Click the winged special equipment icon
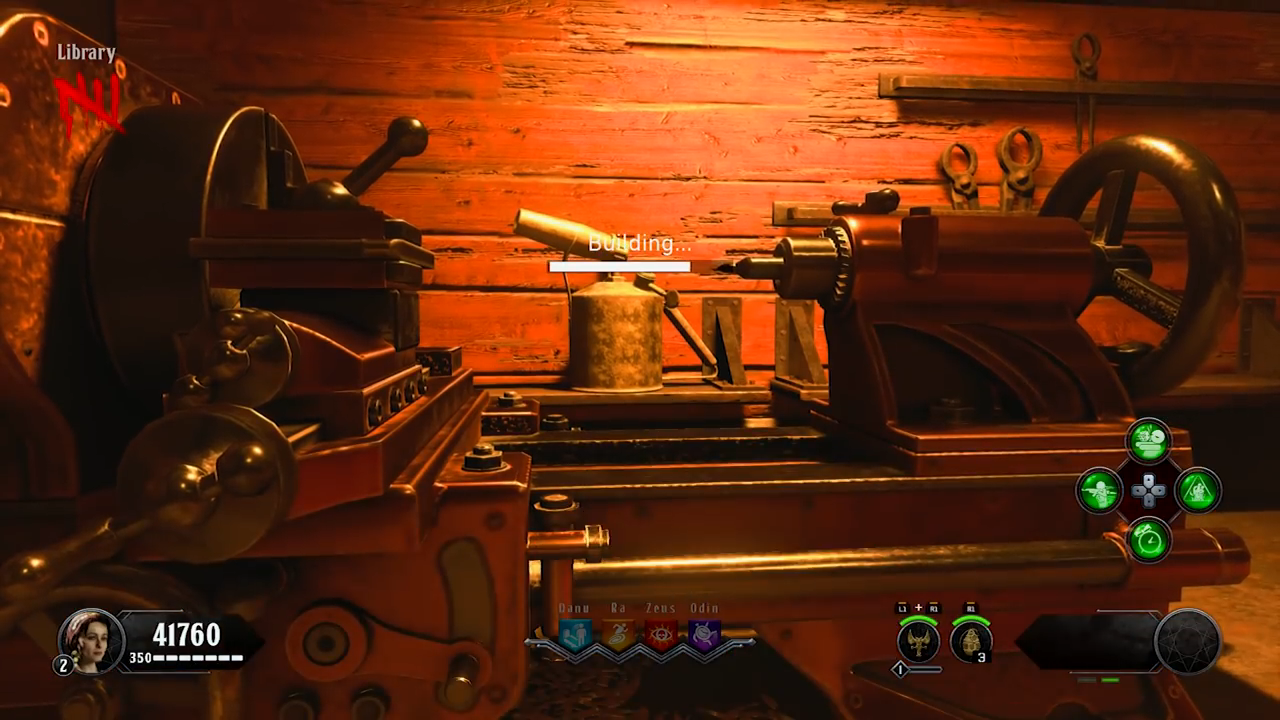Screen dimensions: 1280x720 [x=918, y=640]
